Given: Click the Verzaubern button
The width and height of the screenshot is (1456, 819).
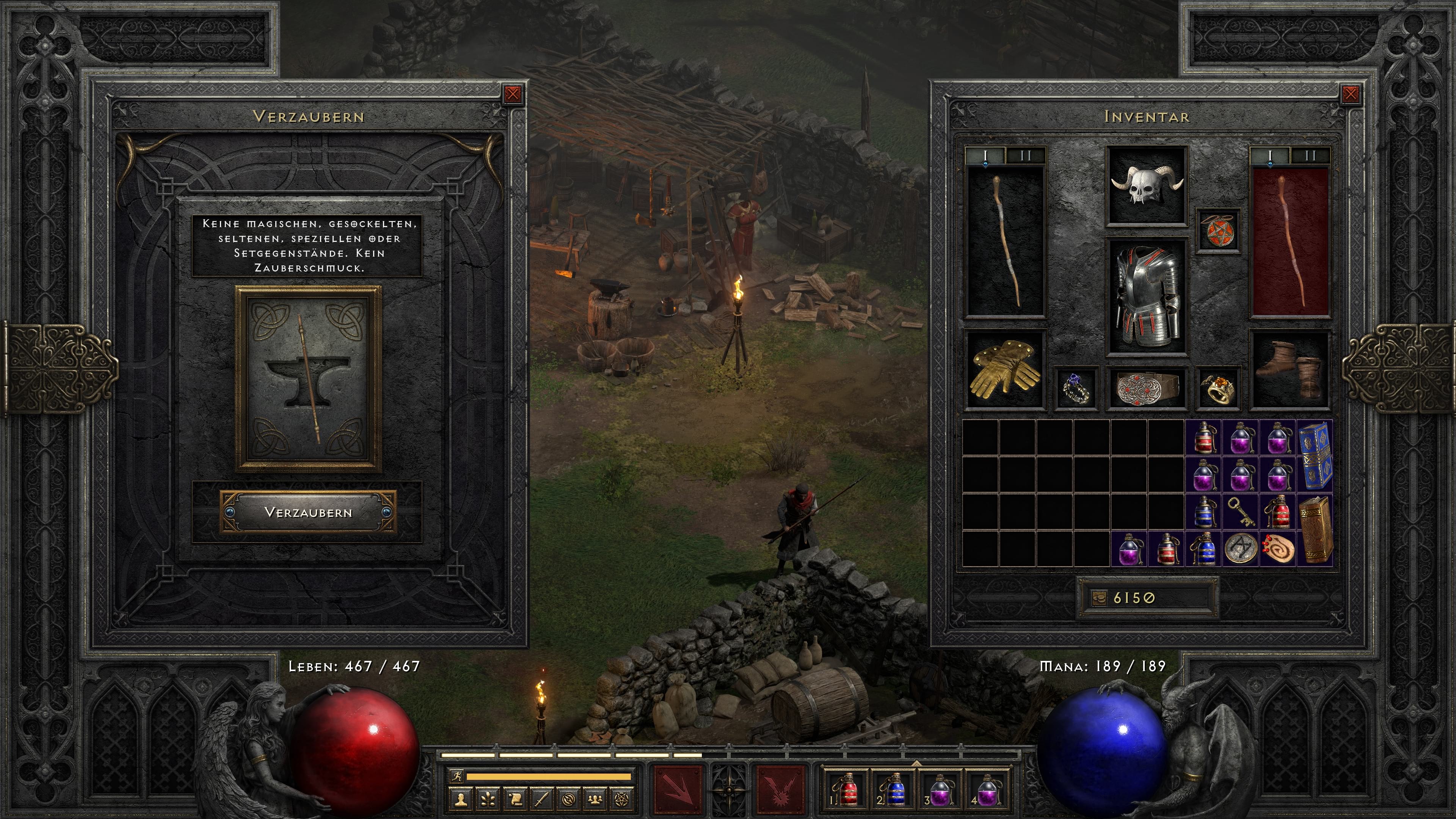Looking at the screenshot, I should coord(308,512).
